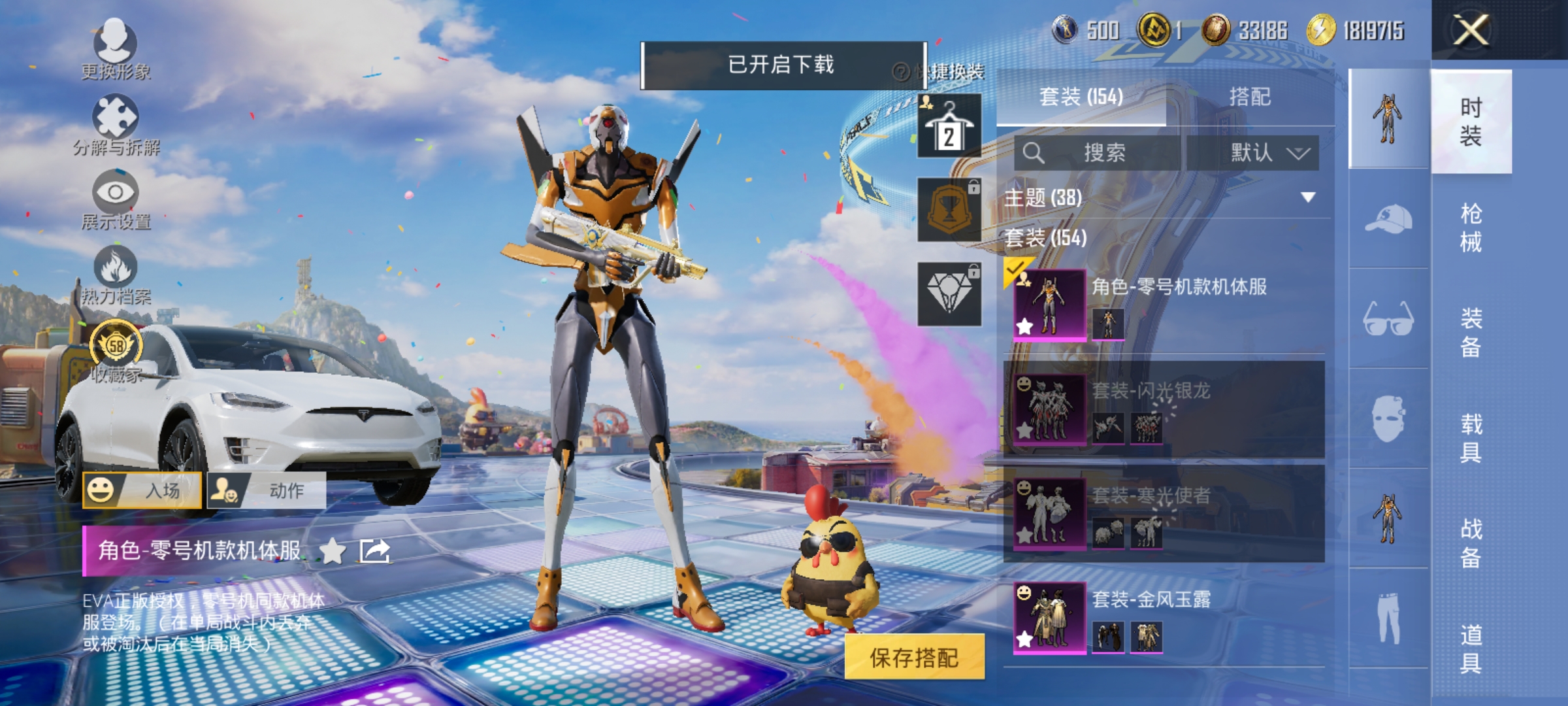The height and width of the screenshot is (706, 1568).
Task: Open the 默认 sorting dropdown
Action: (1267, 152)
